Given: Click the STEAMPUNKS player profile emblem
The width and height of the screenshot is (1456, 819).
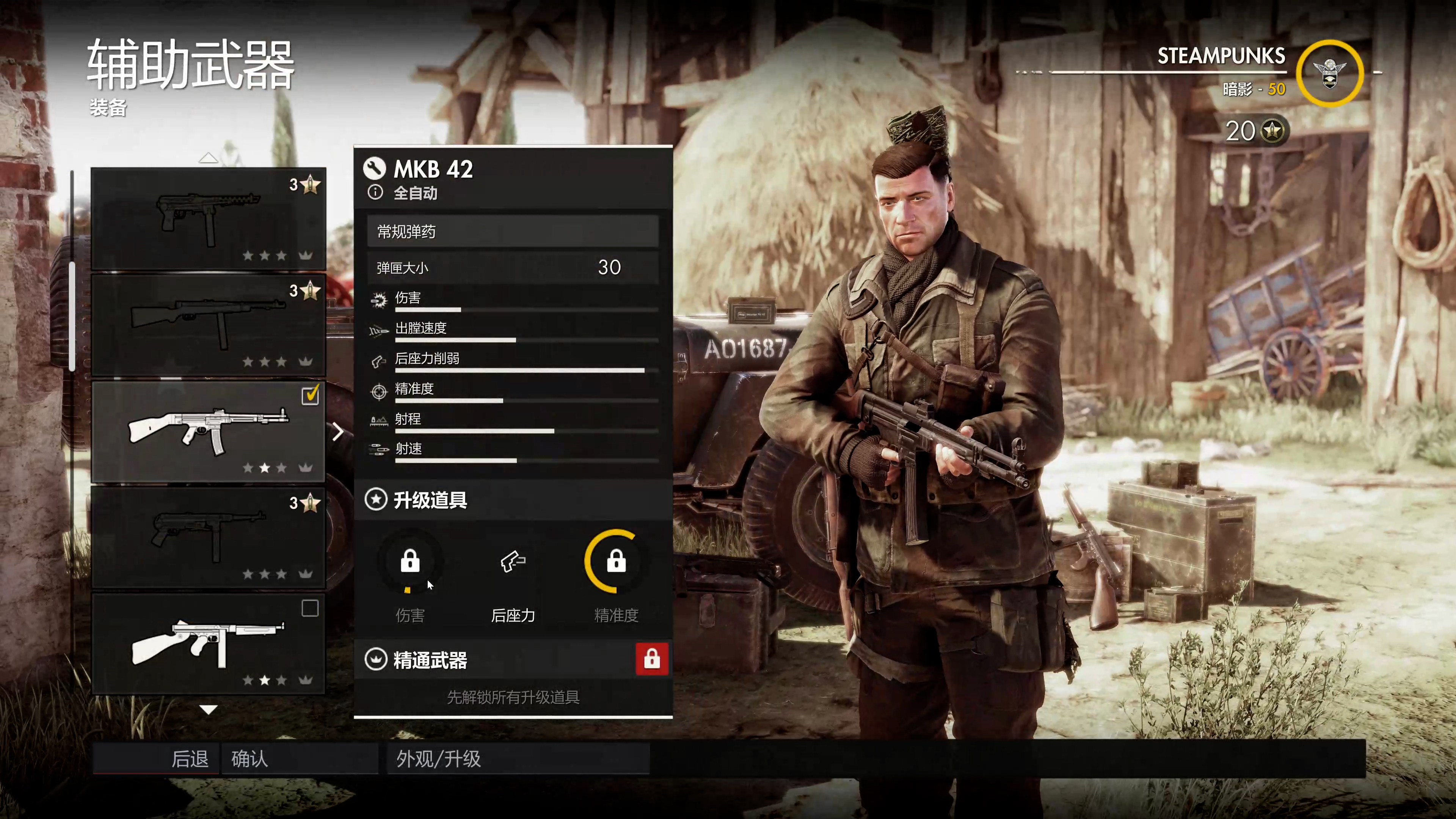Looking at the screenshot, I should [1329, 74].
